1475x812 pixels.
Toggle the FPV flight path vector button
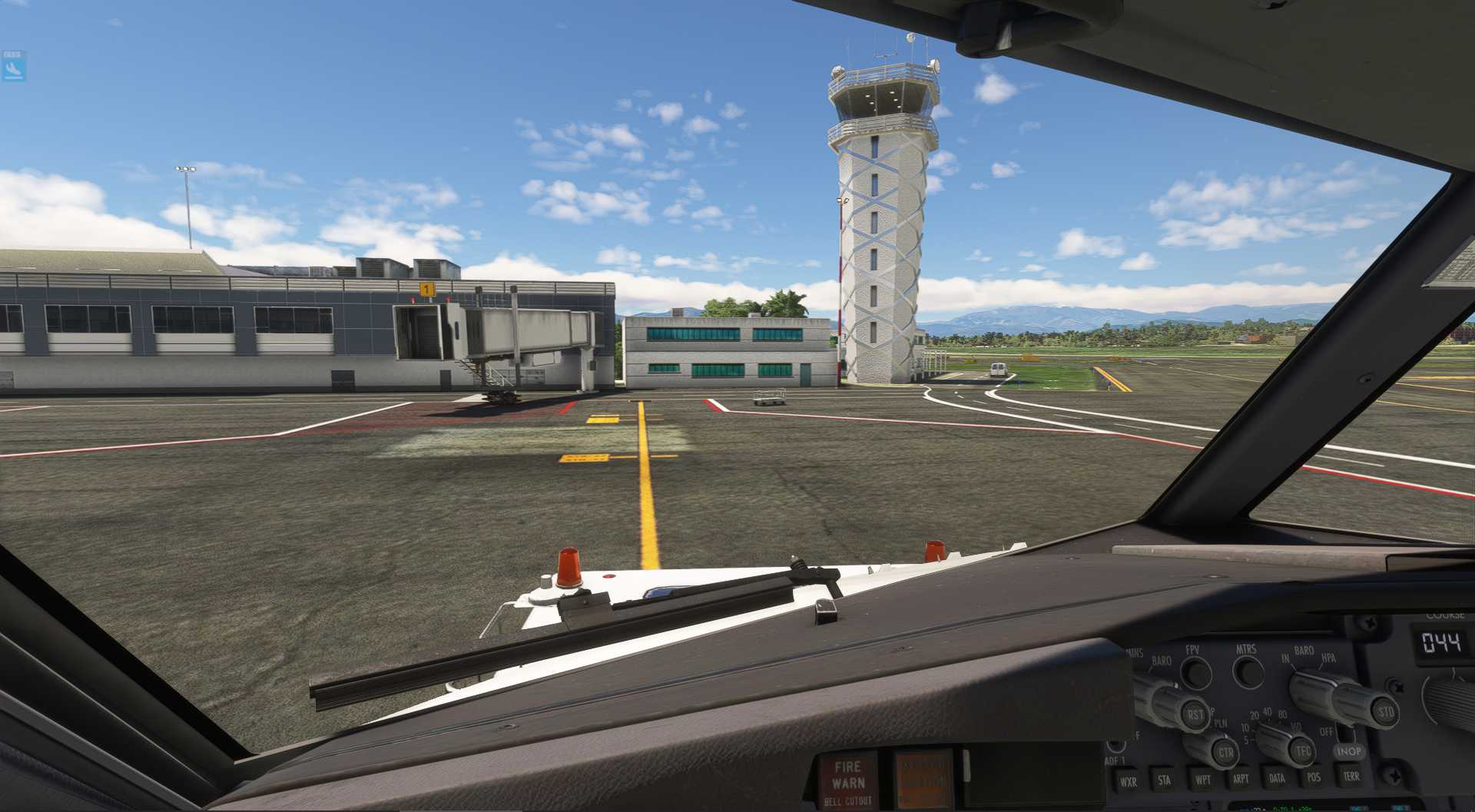(x=1195, y=671)
